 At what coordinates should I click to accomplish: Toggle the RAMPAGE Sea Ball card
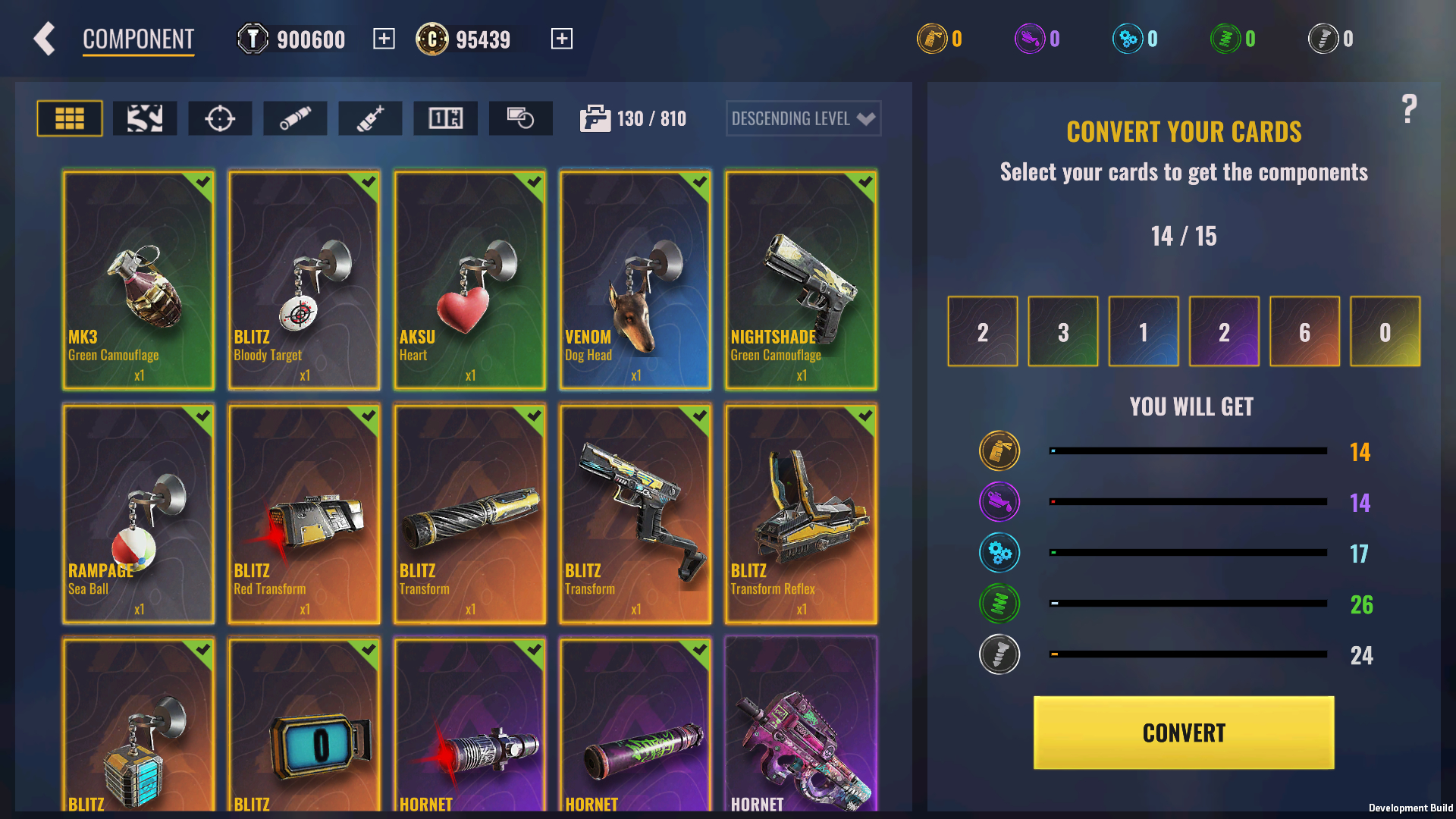[x=139, y=513]
